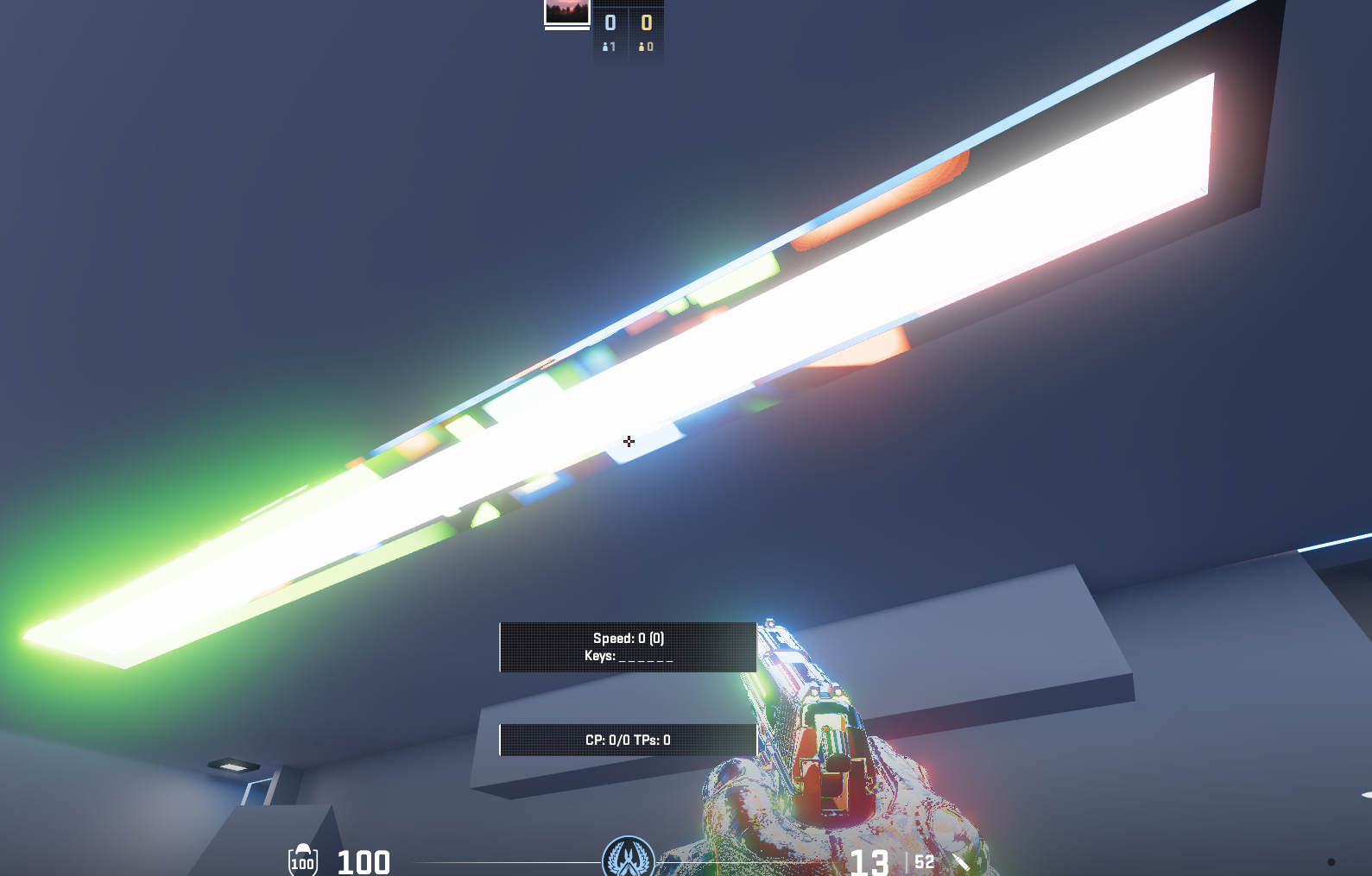Viewport: 1372px width, 876px height.
Task: Click the blue CT player-count person icon
Action: coord(605,48)
